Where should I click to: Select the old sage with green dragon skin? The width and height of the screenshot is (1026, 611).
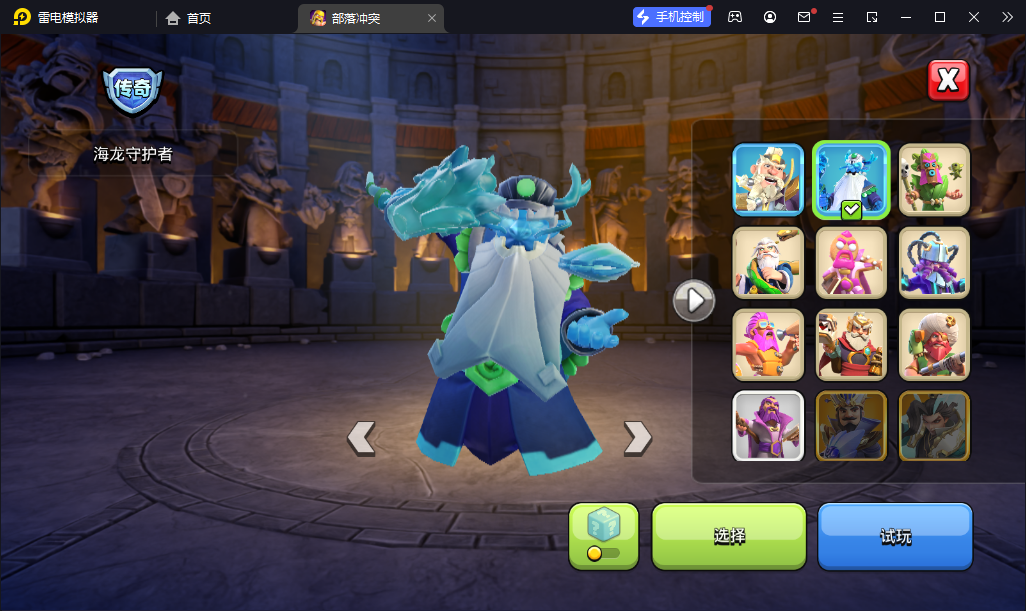point(768,262)
